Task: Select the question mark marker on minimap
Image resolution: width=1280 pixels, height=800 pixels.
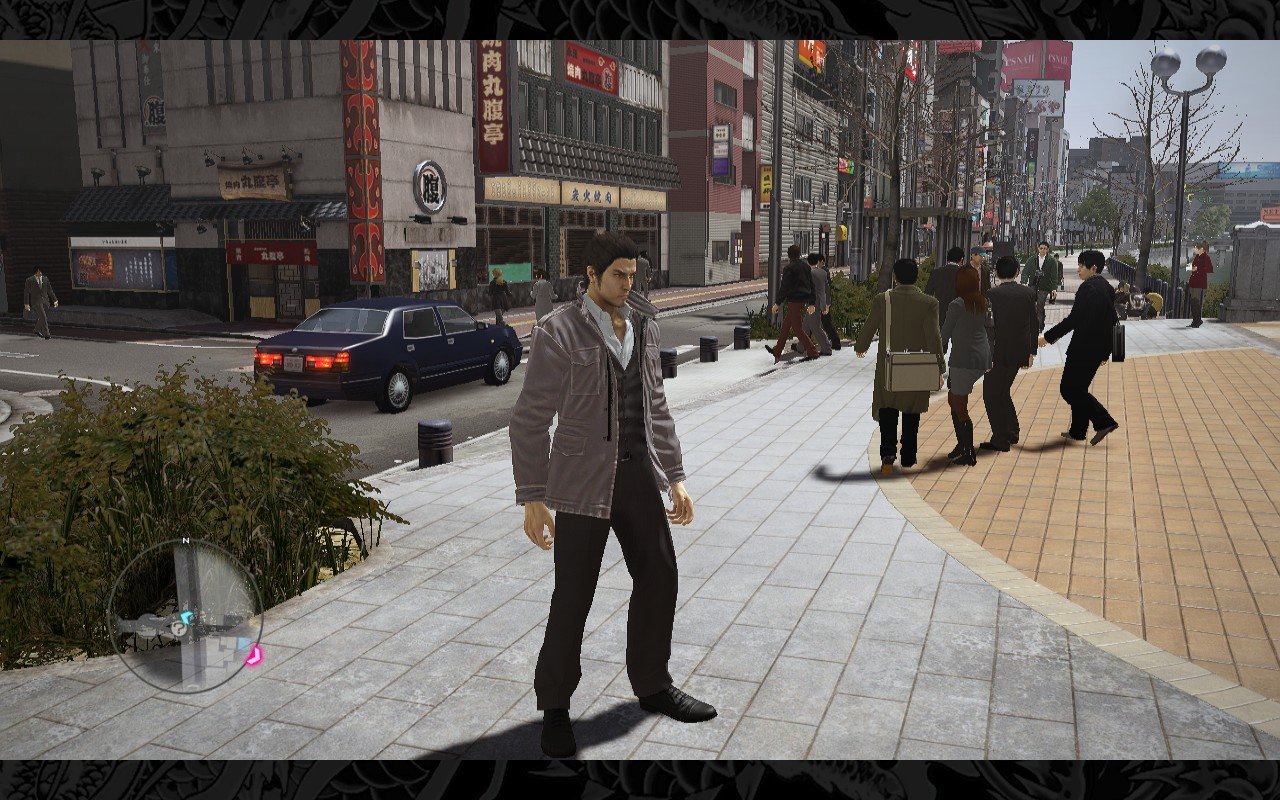Action: click(x=178, y=629)
